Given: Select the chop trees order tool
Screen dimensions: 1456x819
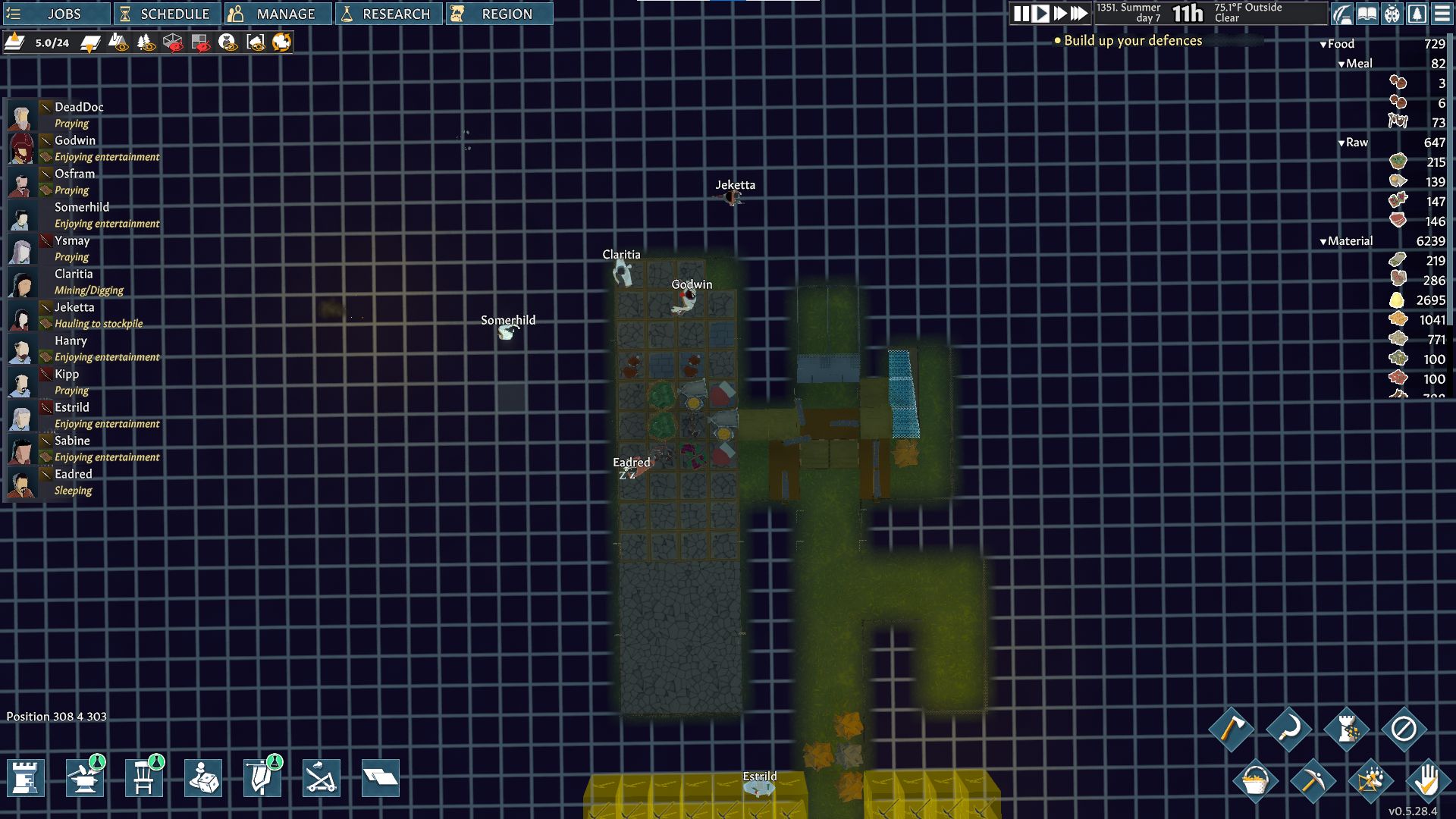Looking at the screenshot, I should [x=1235, y=730].
